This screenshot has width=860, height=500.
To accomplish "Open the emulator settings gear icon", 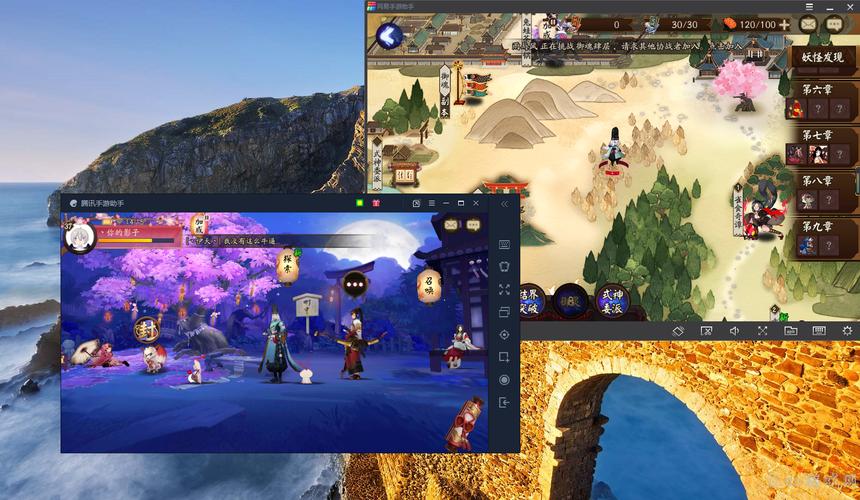I will pyautogui.click(x=847, y=330).
